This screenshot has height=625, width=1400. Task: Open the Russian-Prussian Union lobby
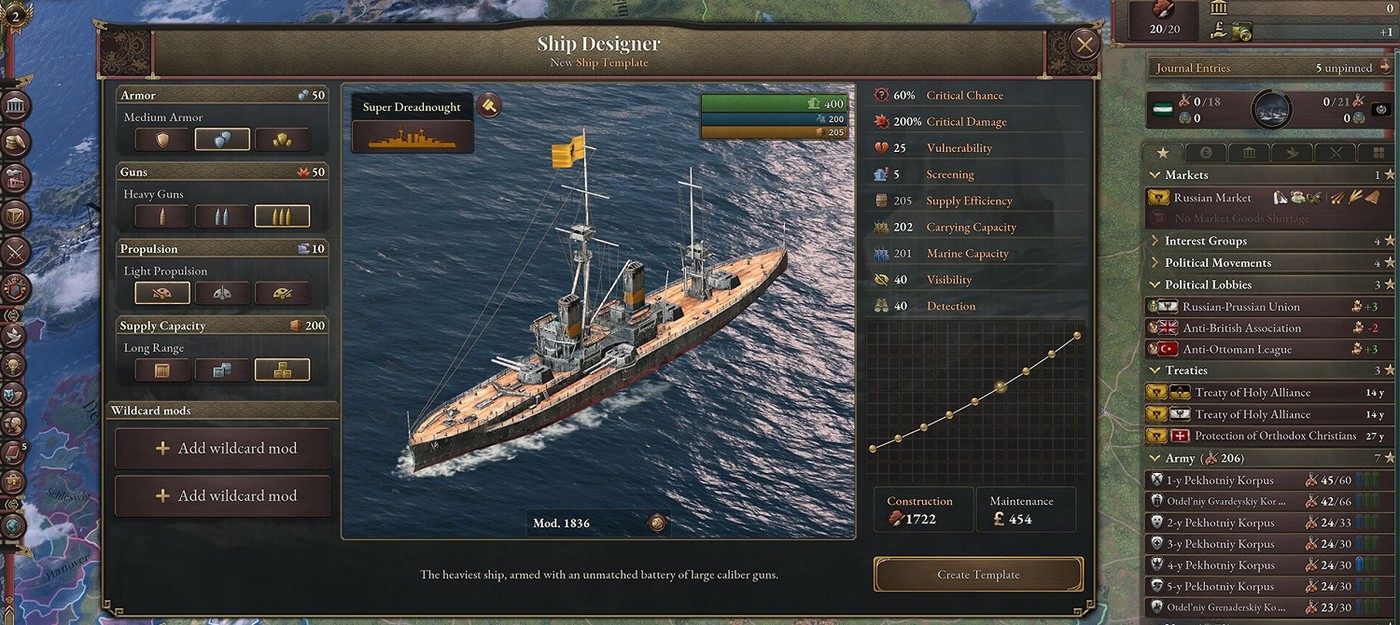coord(1241,307)
